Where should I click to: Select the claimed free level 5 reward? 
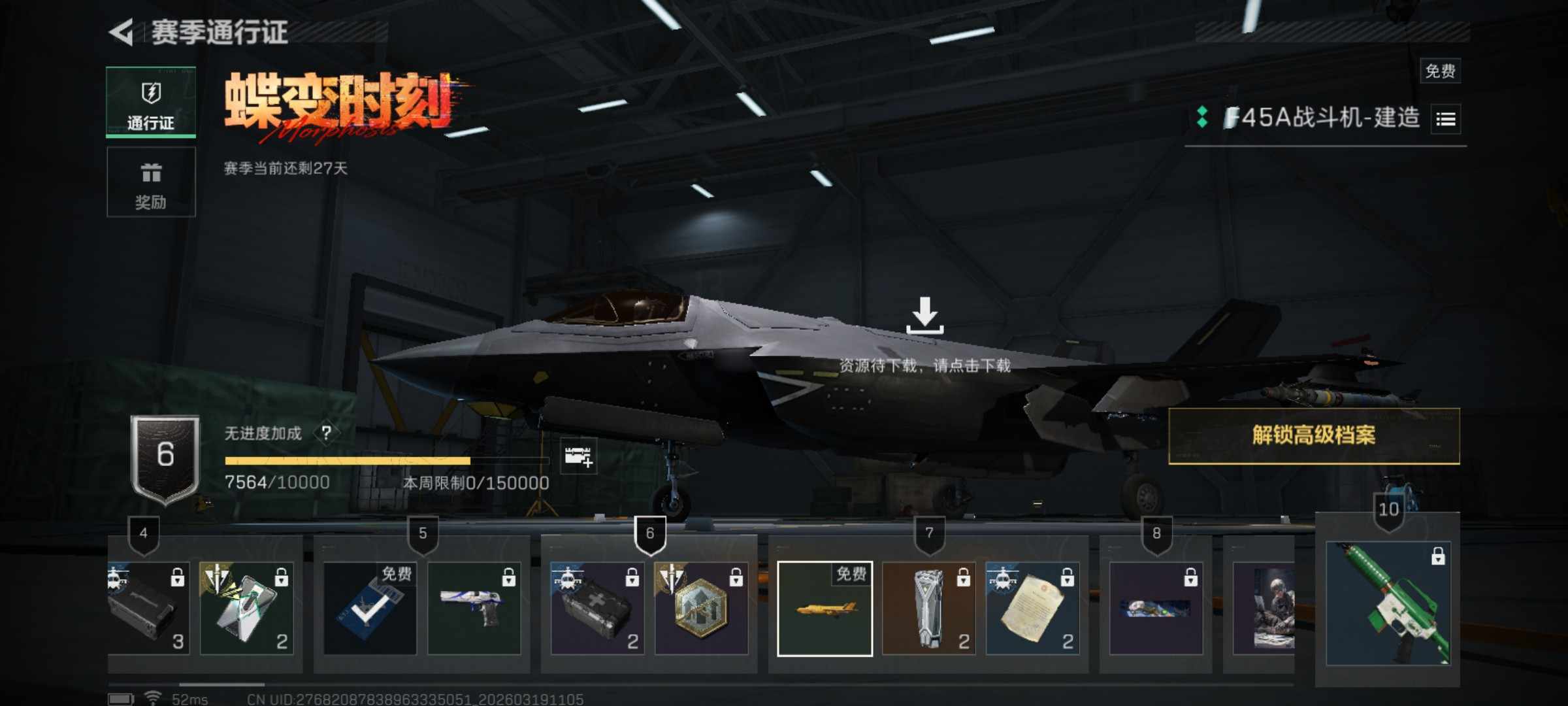[x=370, y=609]
